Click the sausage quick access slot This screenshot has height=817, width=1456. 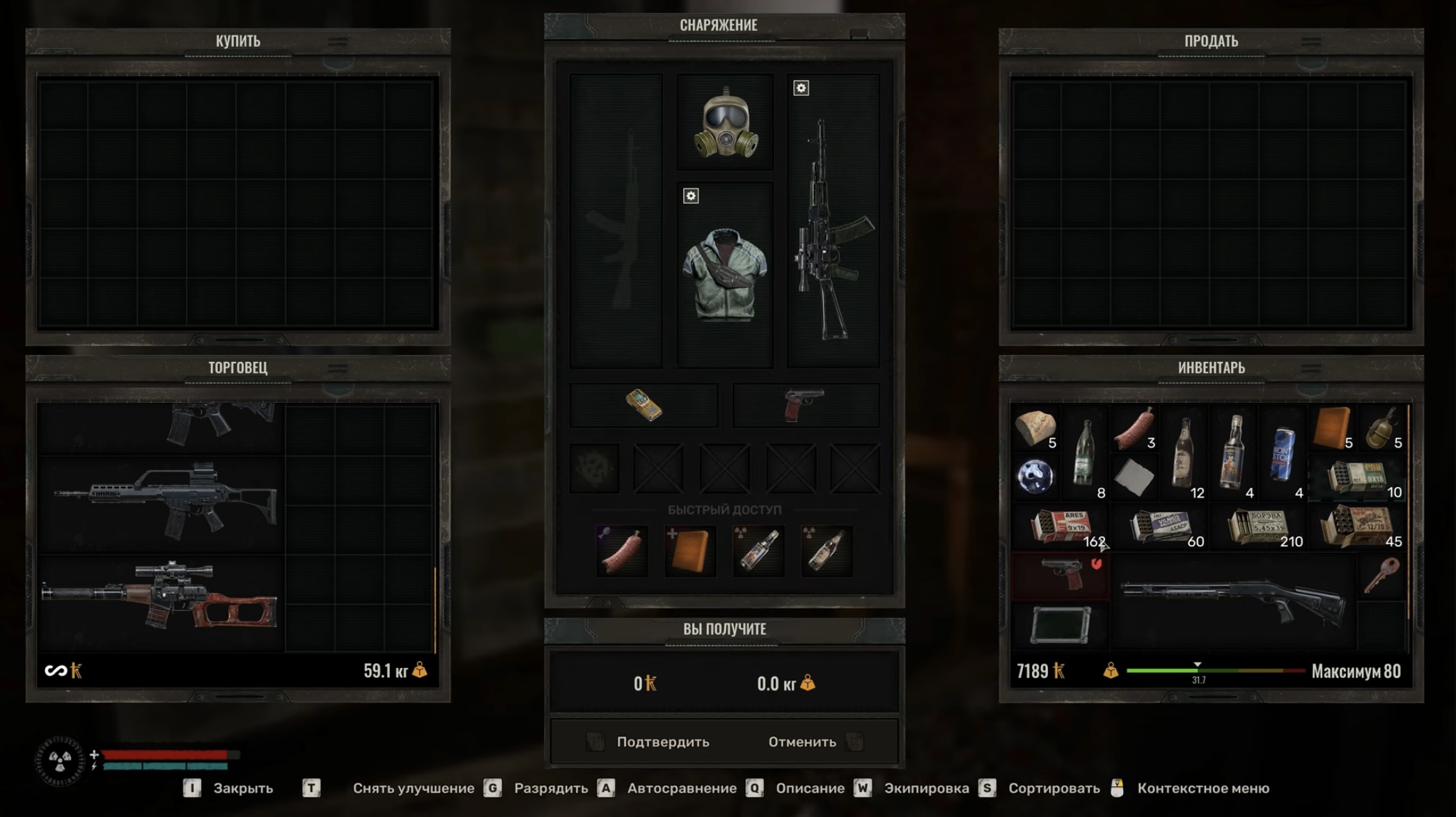[x=621, y=551]
